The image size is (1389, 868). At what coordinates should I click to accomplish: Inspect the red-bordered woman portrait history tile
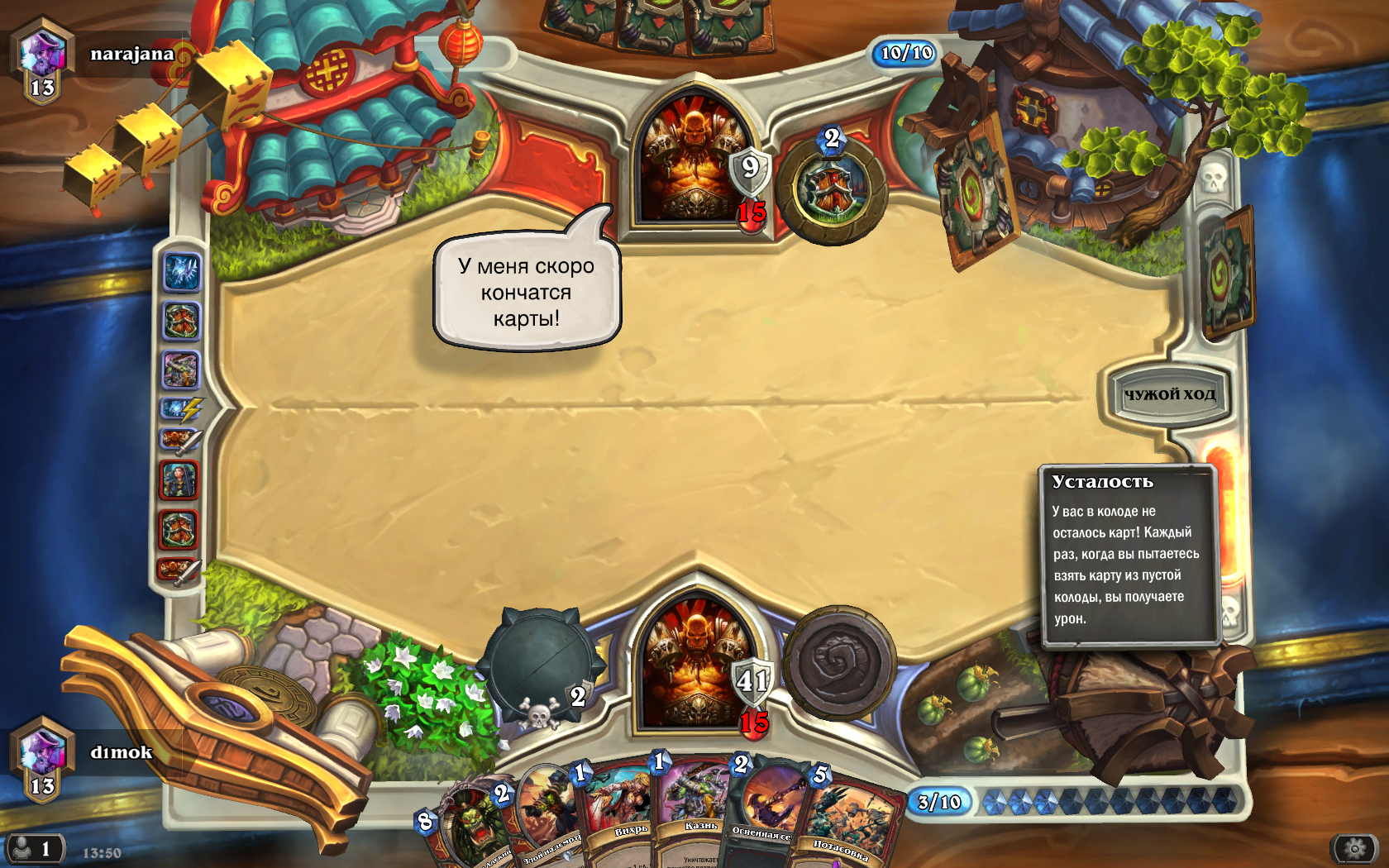179,480
